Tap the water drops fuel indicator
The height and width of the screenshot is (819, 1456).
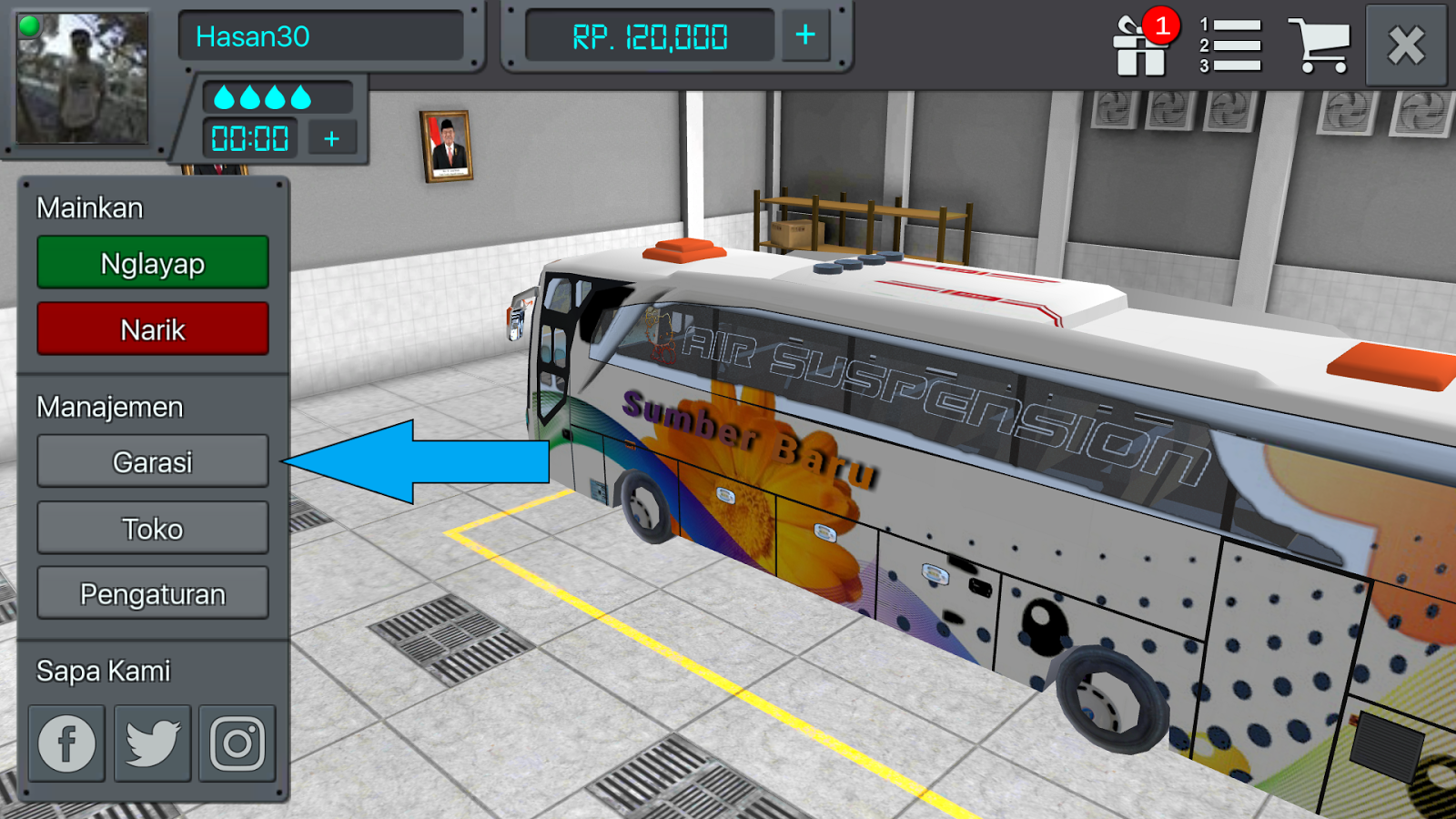(x=264, y=96)
